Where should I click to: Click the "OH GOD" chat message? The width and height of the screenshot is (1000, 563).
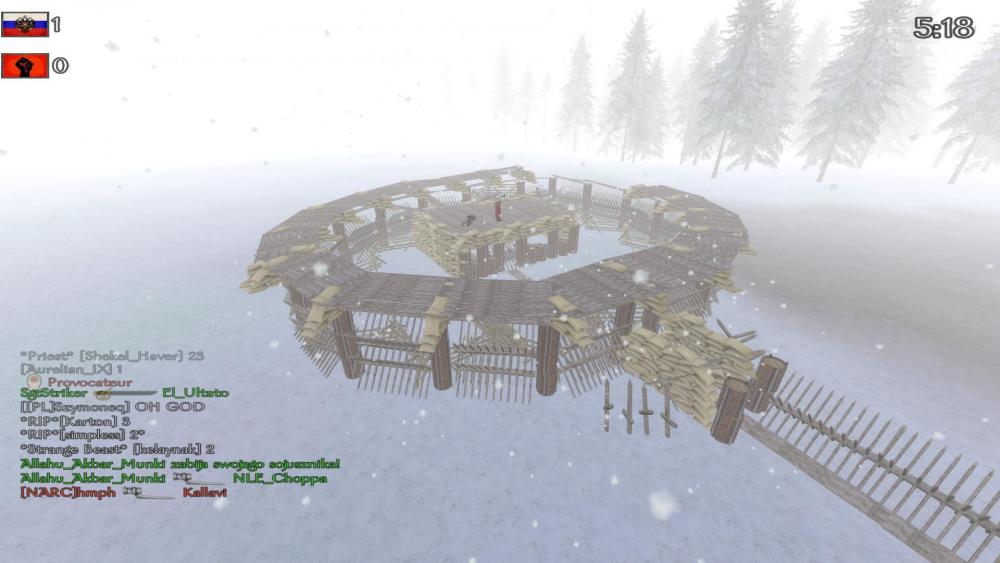(x=112, y=407)
